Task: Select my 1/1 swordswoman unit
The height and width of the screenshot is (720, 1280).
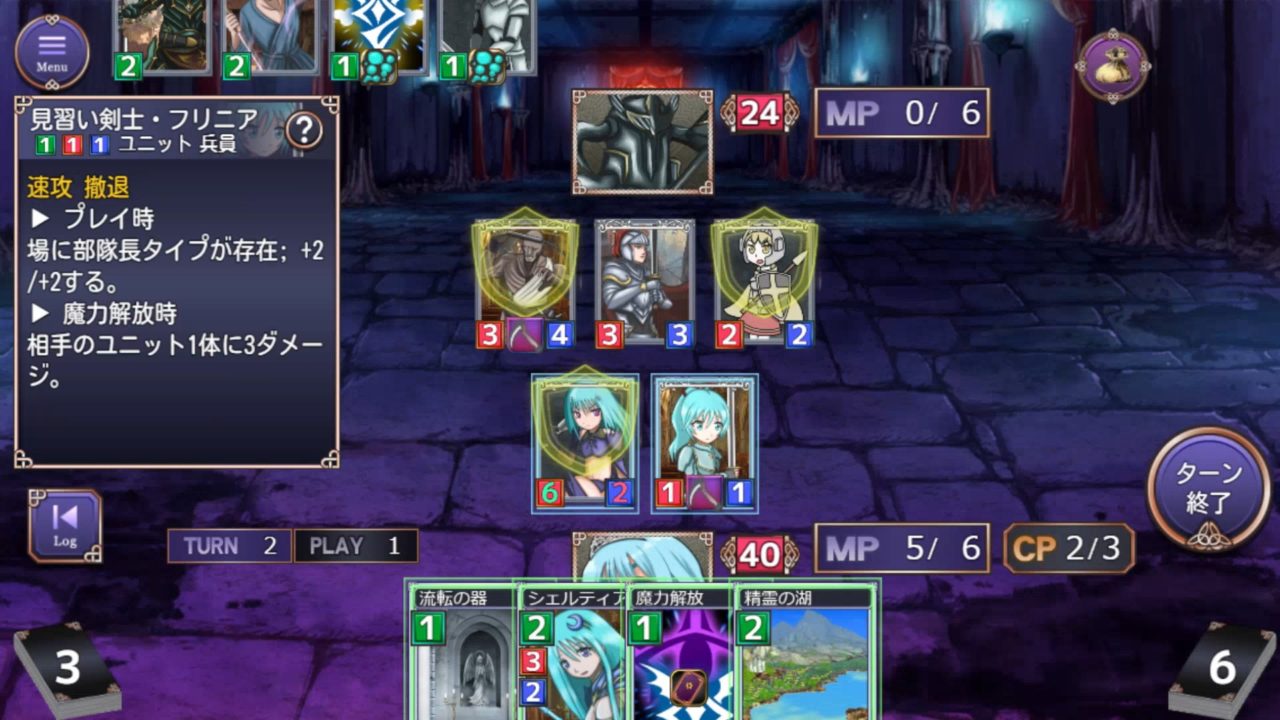Action: (704, 440)
